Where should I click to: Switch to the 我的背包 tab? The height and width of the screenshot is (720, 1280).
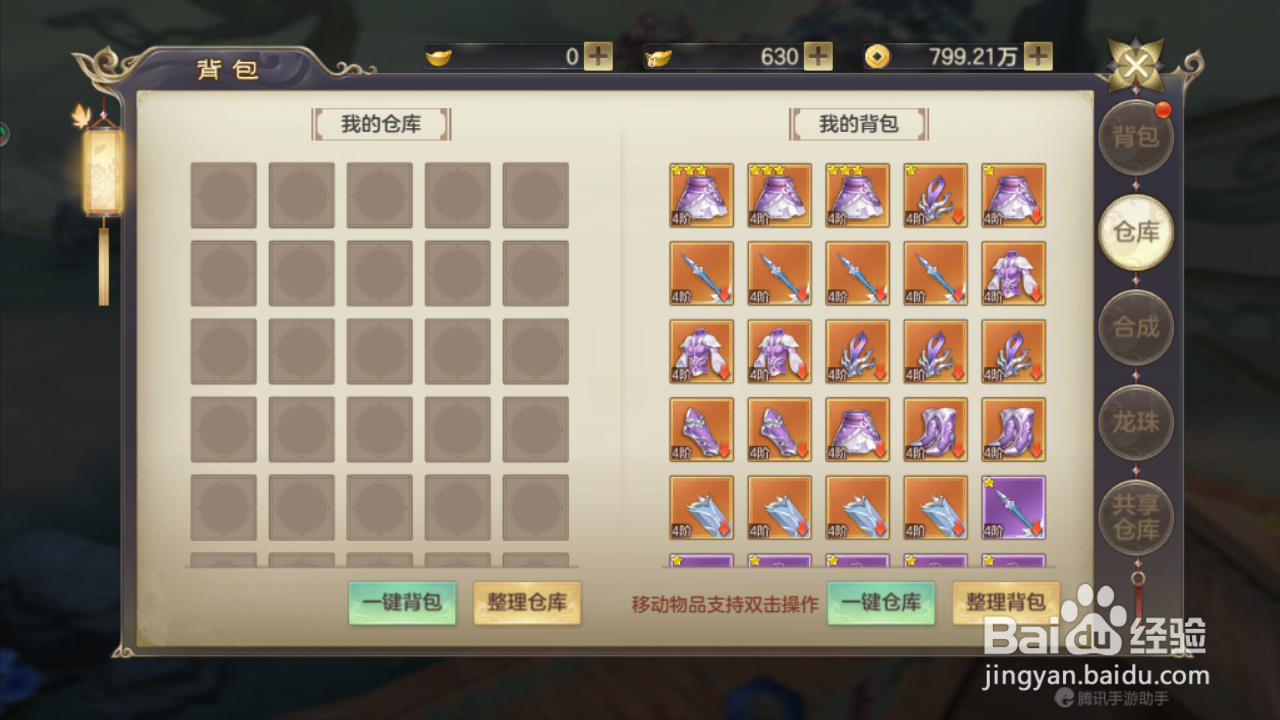coord(857,124)
